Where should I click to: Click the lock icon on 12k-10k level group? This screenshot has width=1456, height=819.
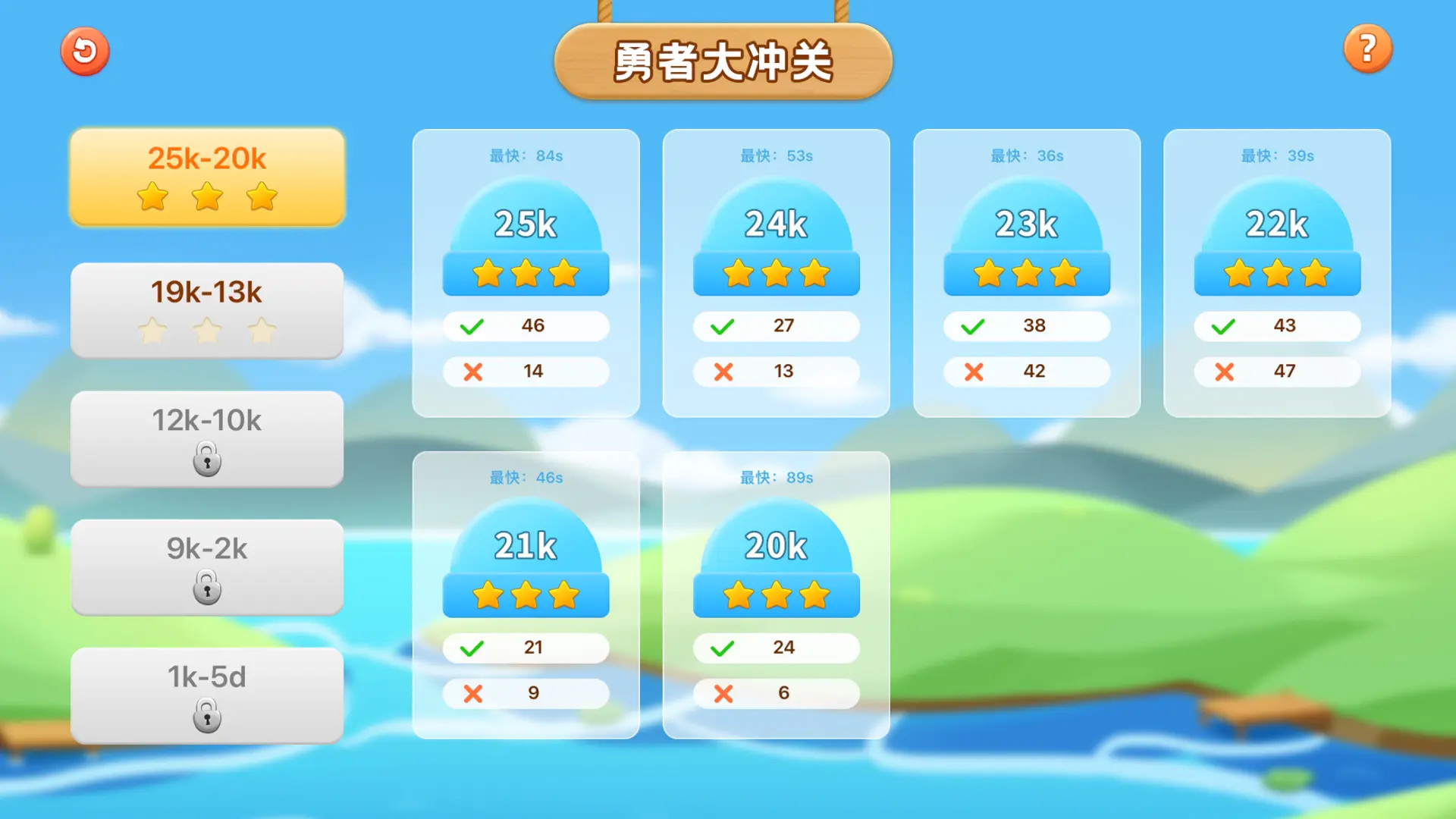pos(206,459)
